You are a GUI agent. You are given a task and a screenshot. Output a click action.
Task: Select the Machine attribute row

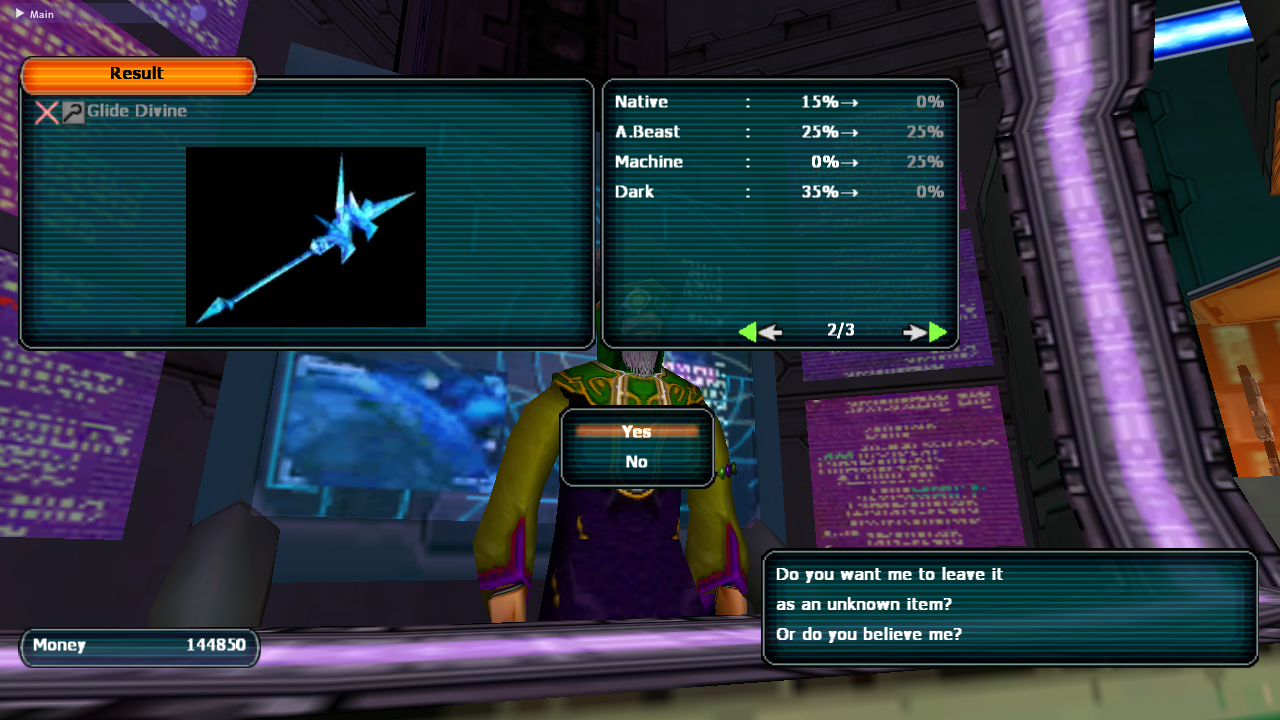tap(780, 161)
